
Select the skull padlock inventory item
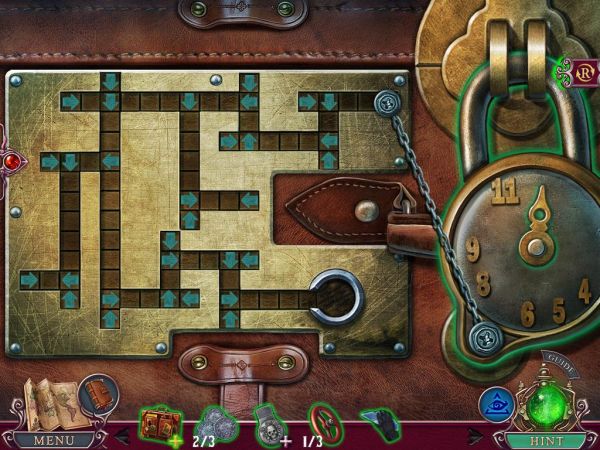(266, 422)
